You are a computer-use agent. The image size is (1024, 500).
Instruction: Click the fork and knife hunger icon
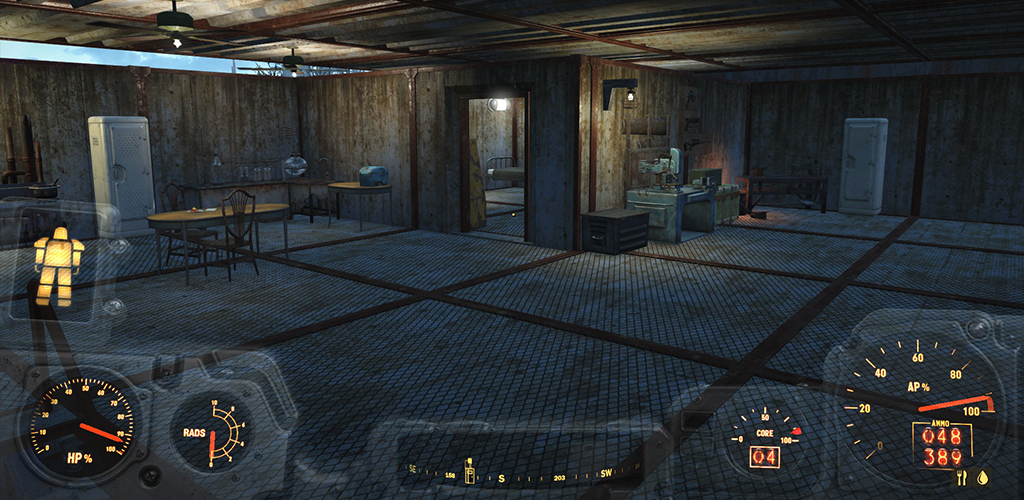click(x=960, y=478)
